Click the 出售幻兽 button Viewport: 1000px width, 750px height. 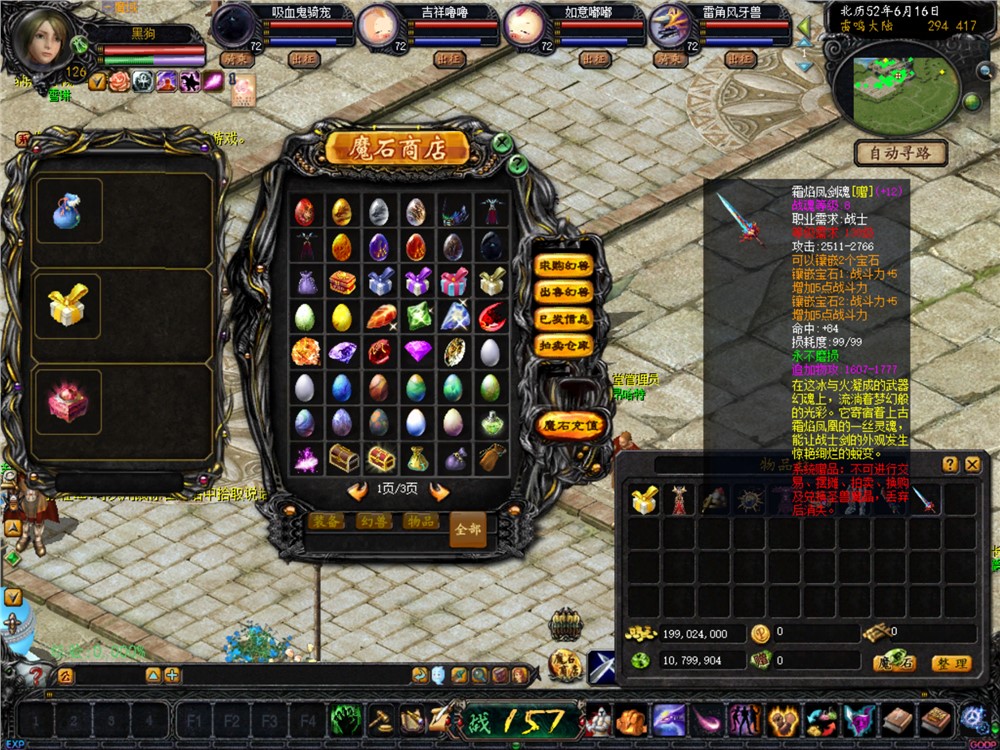pos(564,292)
